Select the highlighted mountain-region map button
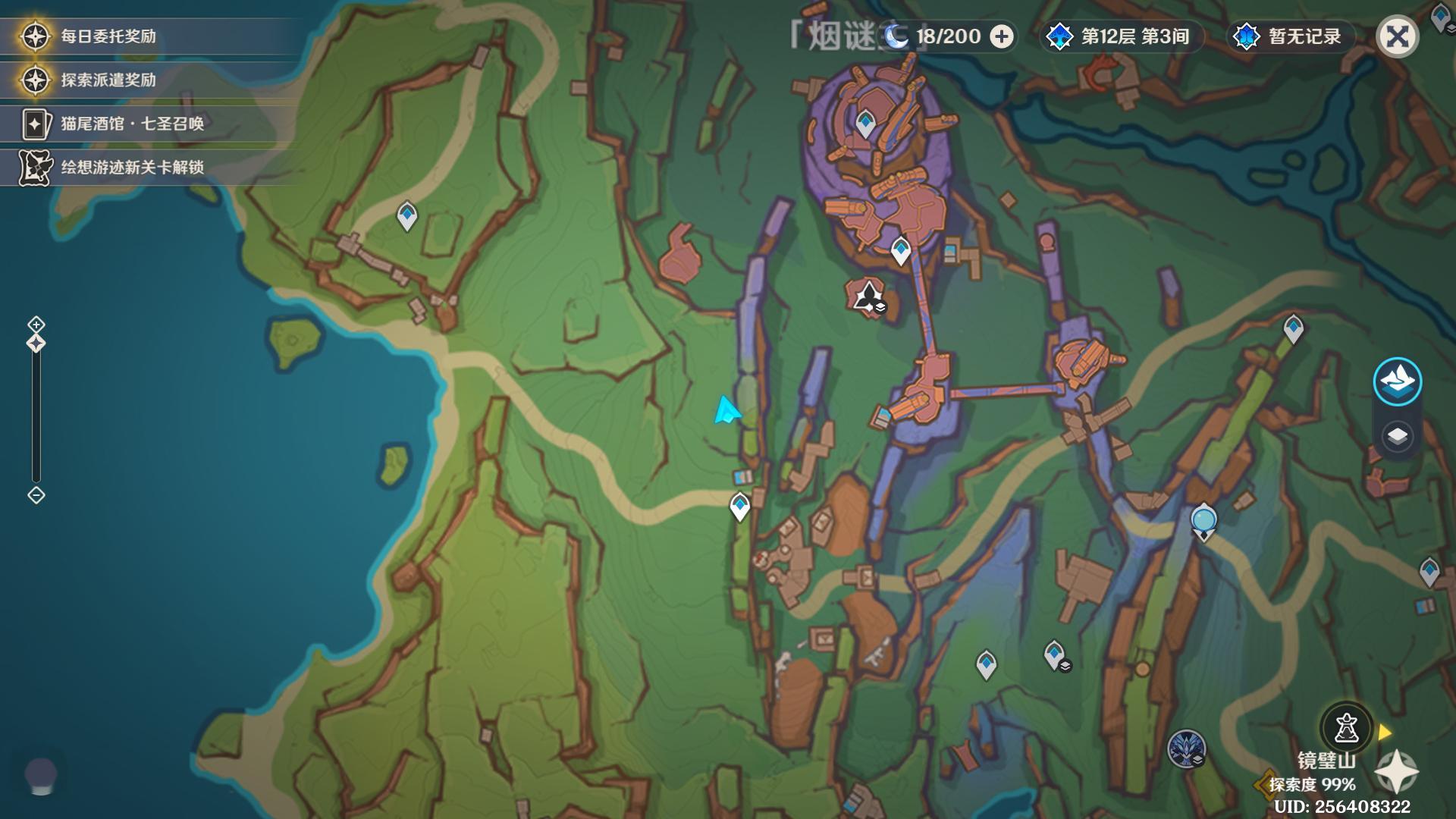This screenshot has width=1456, height=819. (x=1397, y=381)
